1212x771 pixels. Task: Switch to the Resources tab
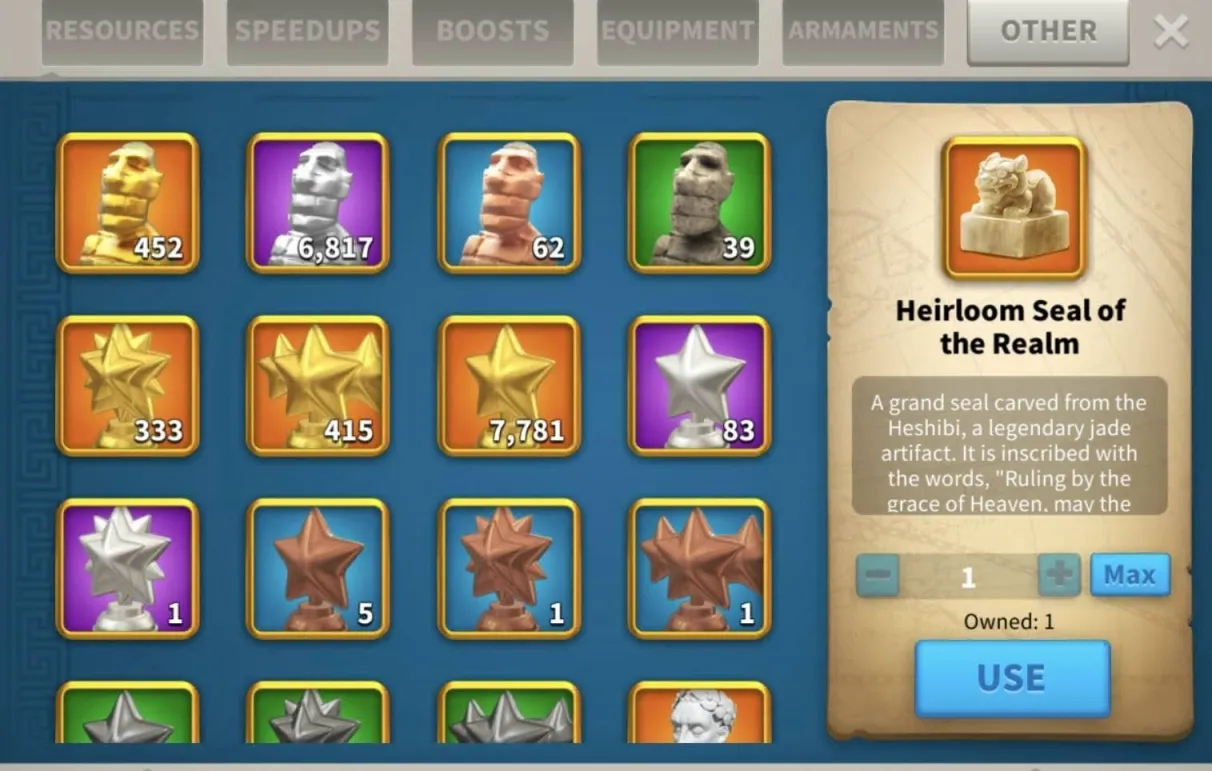pos(122,31)
